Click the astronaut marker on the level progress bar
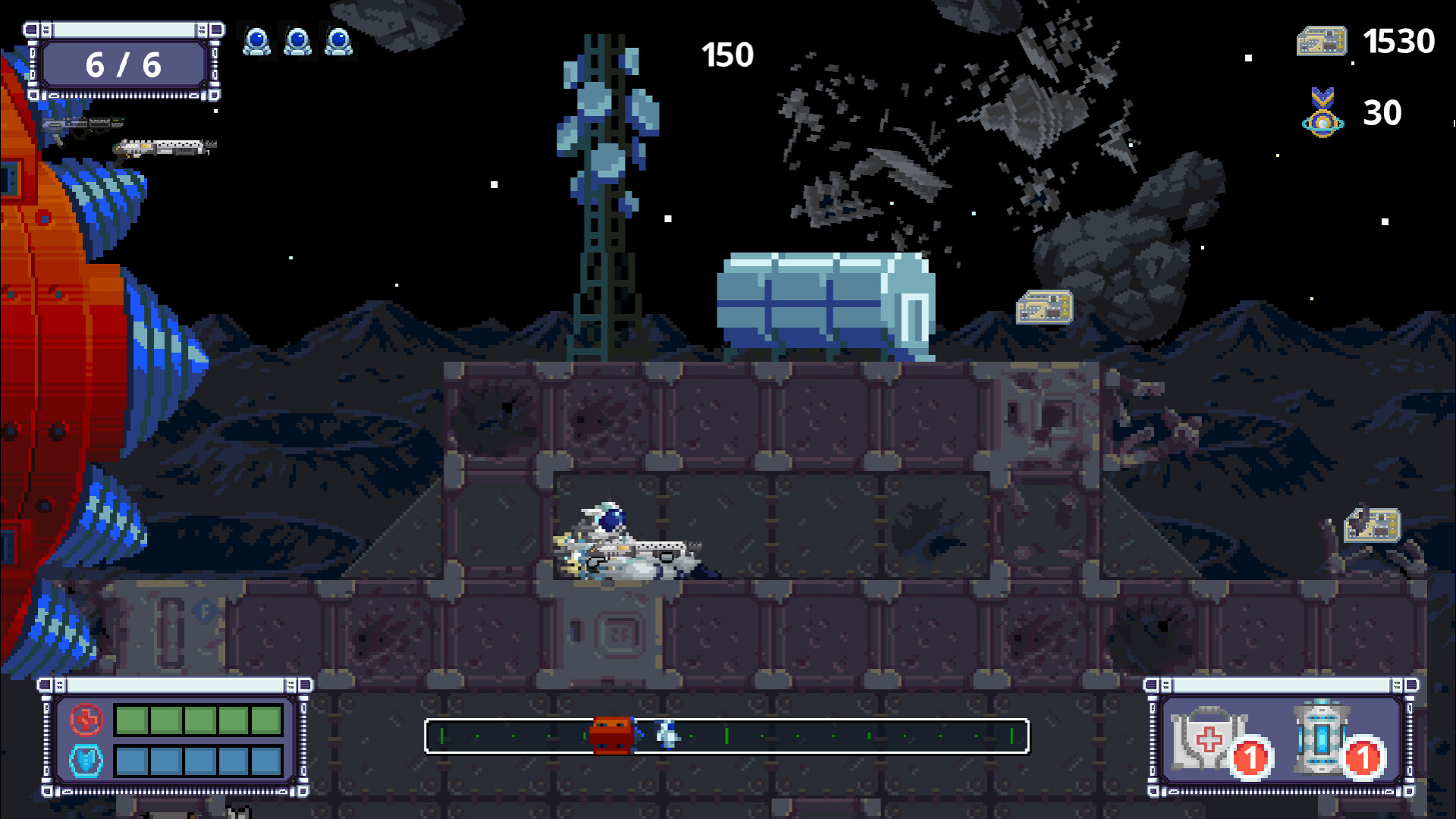The height and width of the screenshot is (819, 1456). 667,734
